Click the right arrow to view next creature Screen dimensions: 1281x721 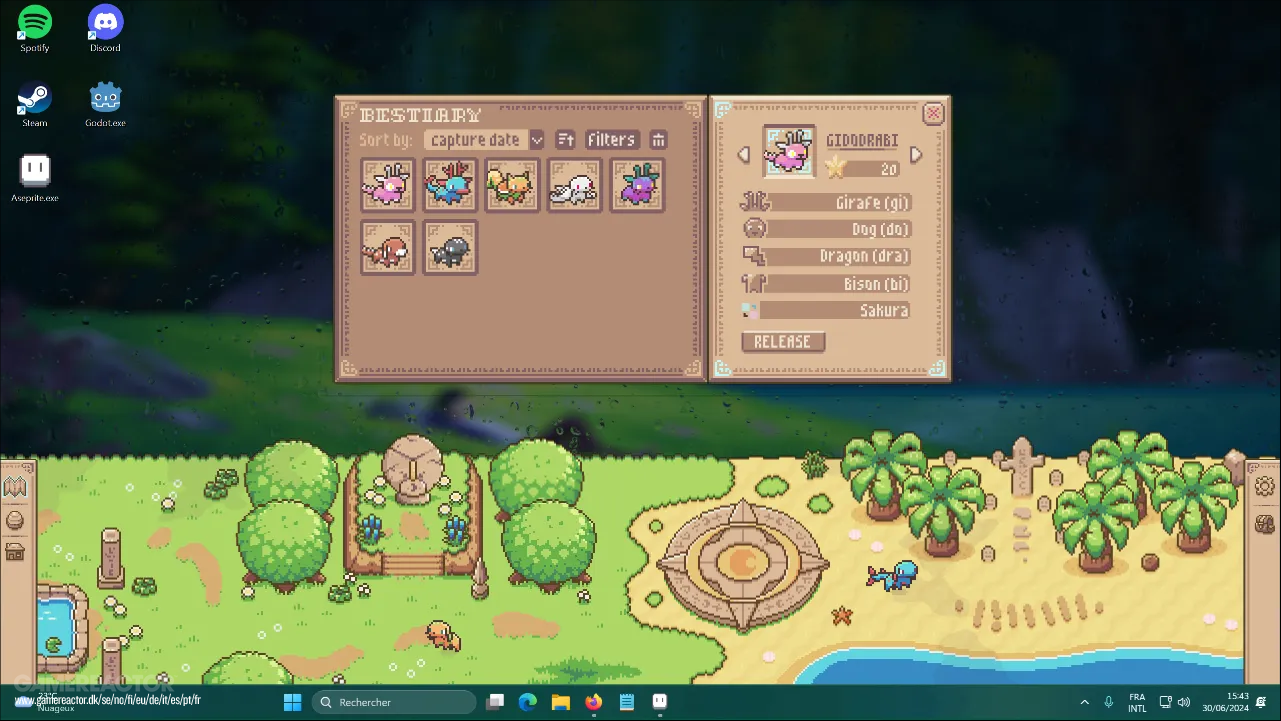pyautogui.click(x=916, y=154)
